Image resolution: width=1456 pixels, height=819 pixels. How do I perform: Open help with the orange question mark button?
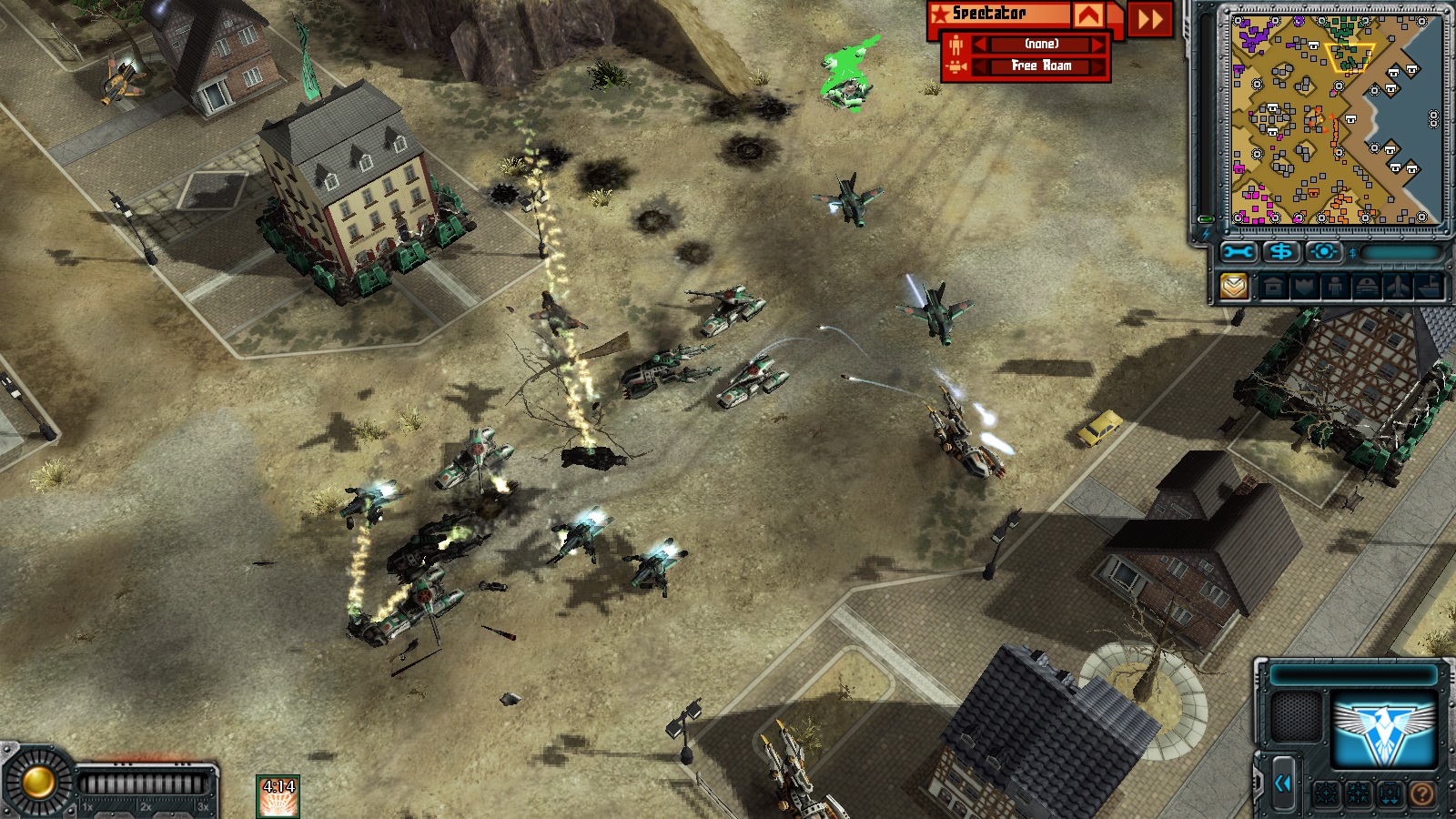[x=1421, y=795]
